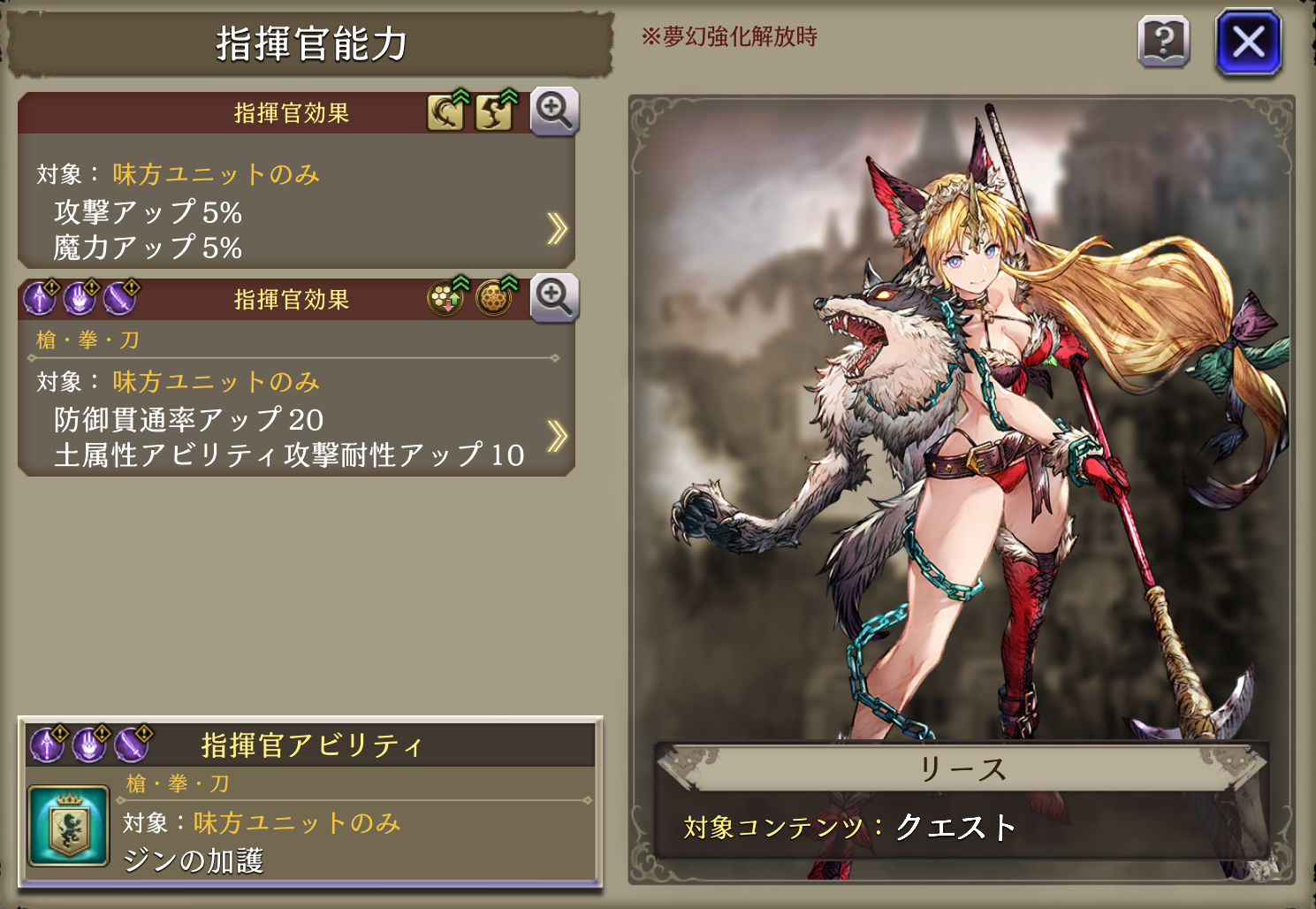
Task: Magnify the spear-fist-katana commander effect details
Action: click(x=554, y=298)
